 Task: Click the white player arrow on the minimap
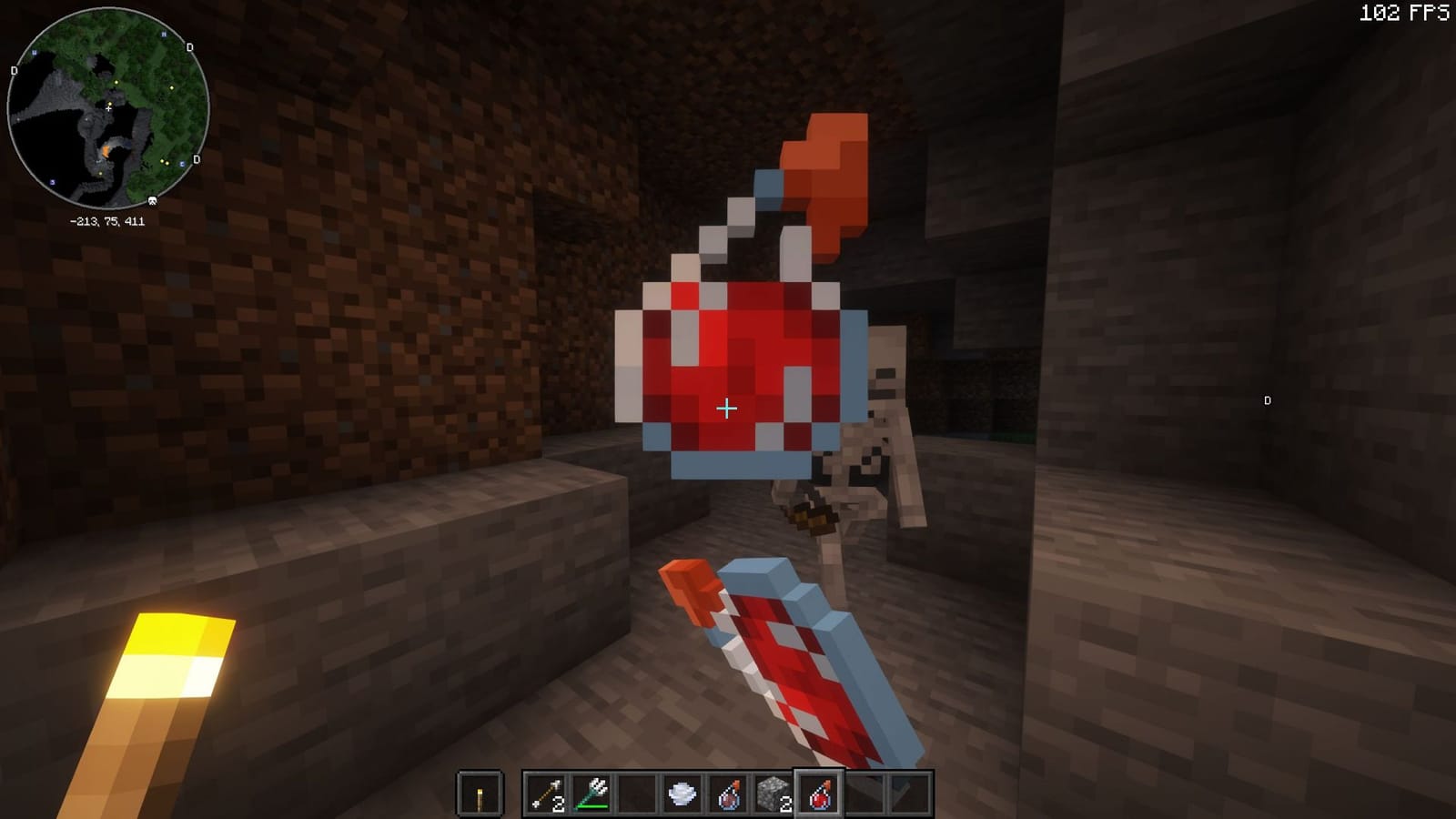(x=108, y=108)
